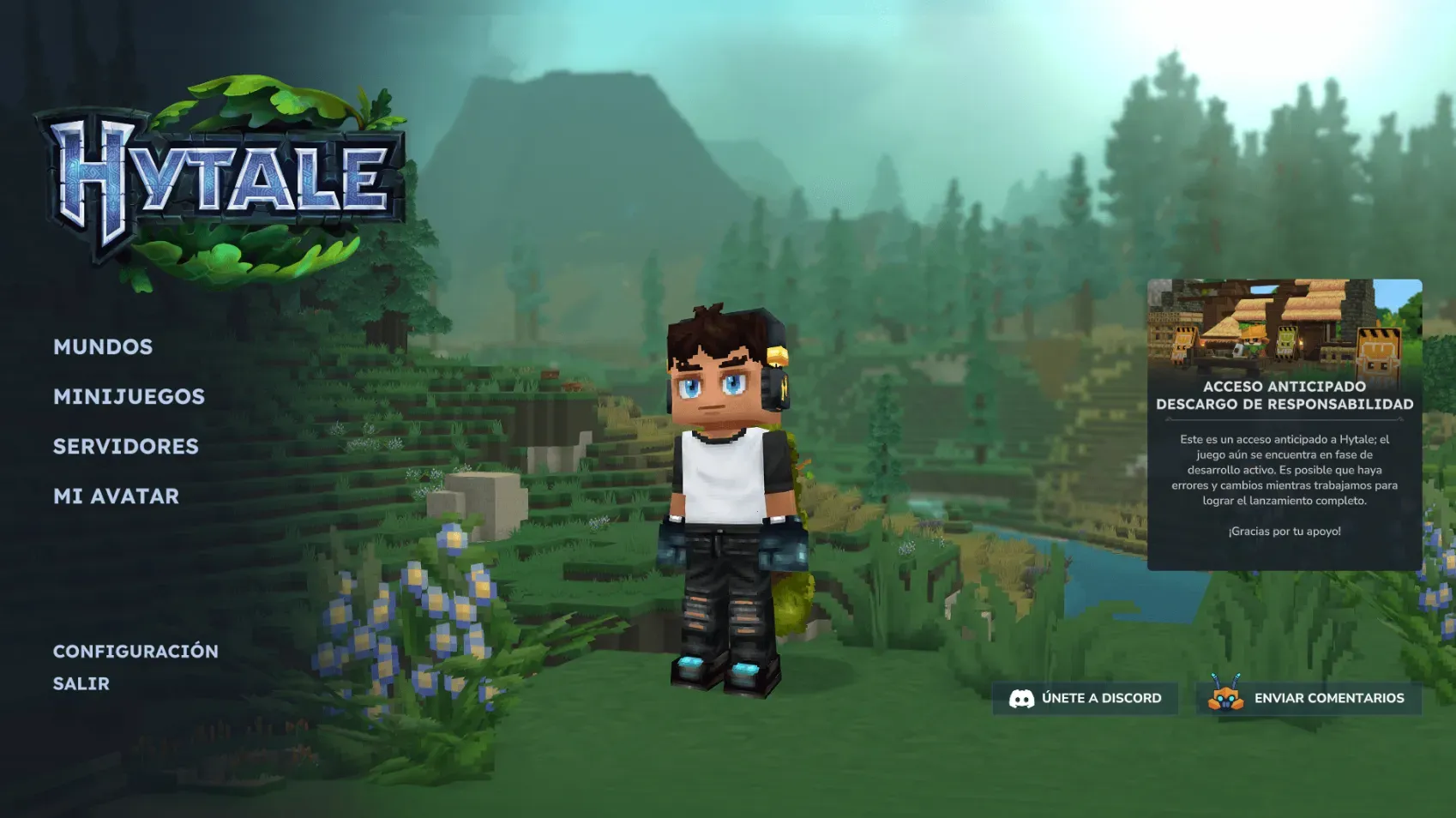
Task: Open MINIJUEGOS
Action: [129, 397]
